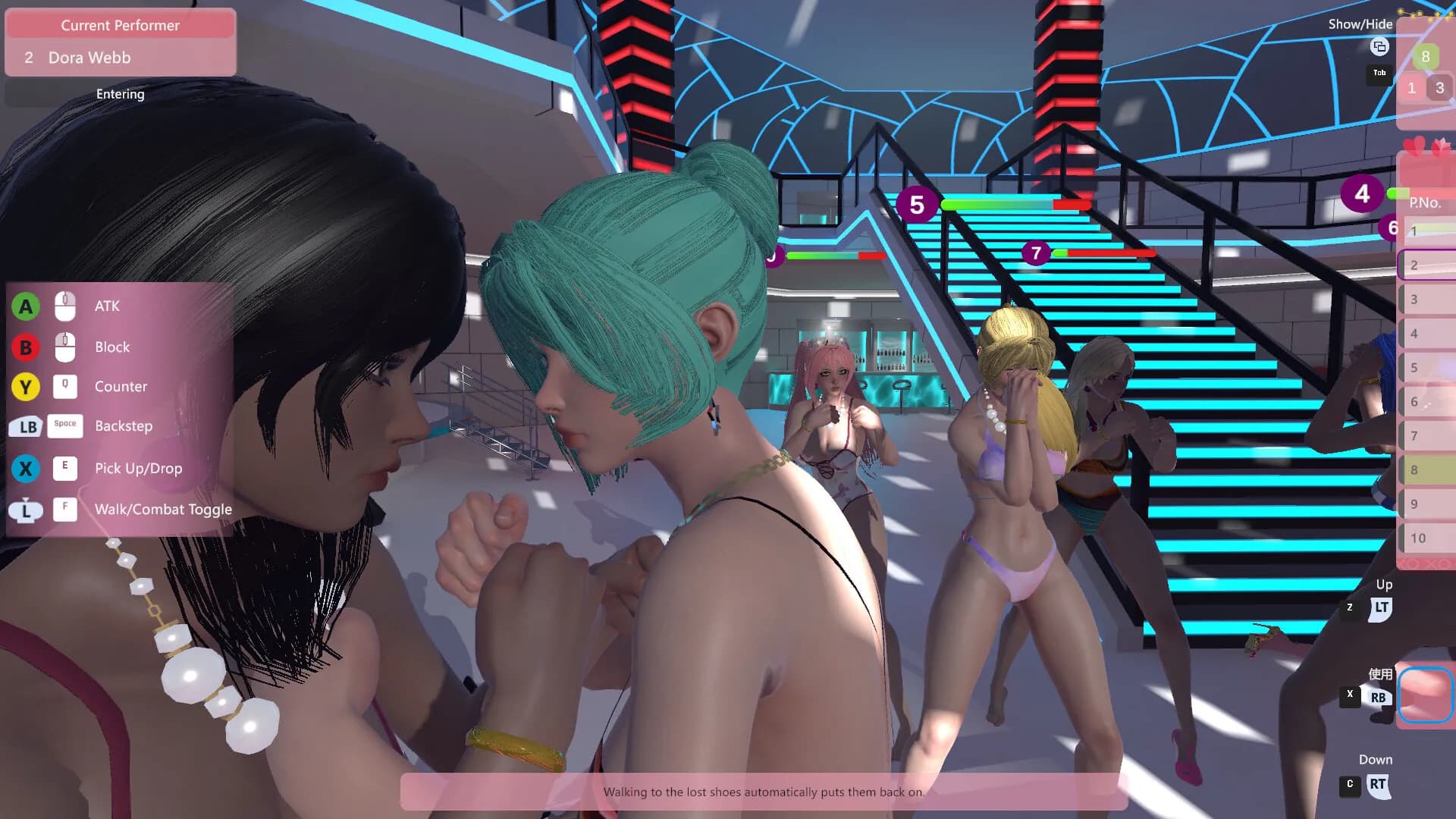Click the Tab key icon below Show/Hide
Screen dimensions: 1456x819
click(x=1379, y=73)
